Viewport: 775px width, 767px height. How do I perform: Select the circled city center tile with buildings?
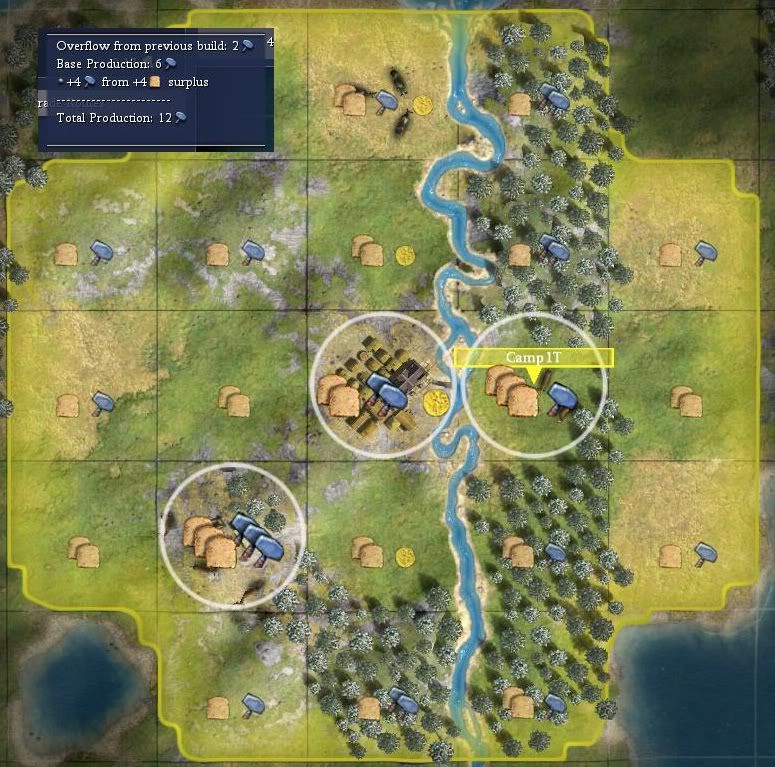coord(383,386)
